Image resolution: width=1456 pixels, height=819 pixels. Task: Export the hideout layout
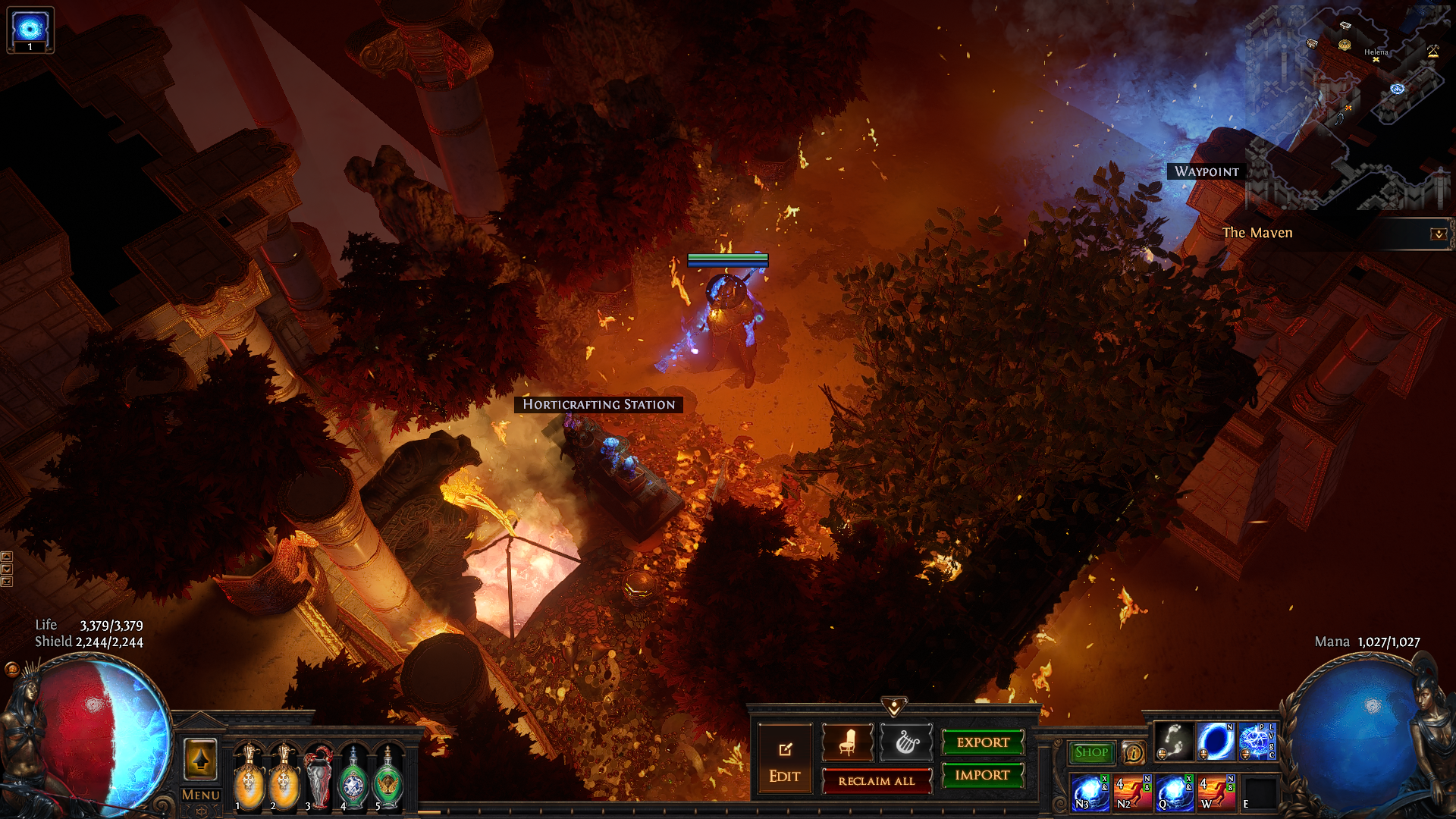[x=983, y=742]
